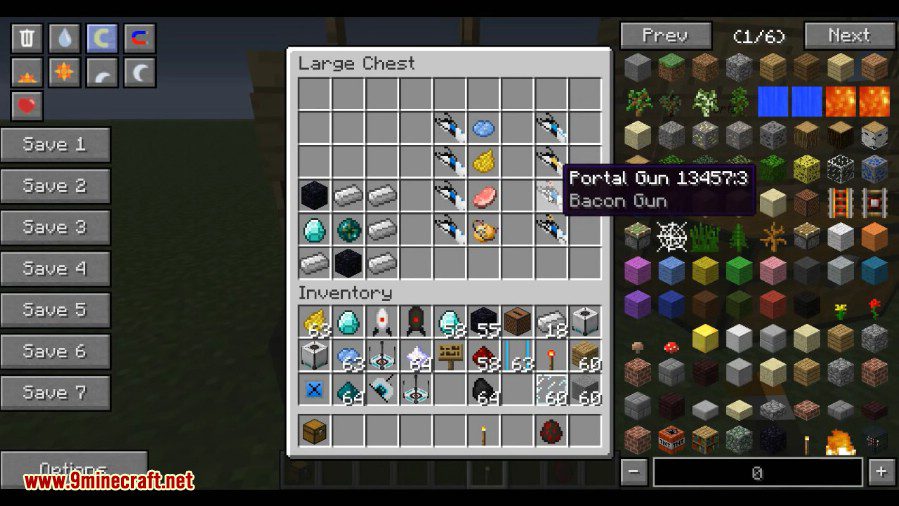Grab the TNT block from item panel
The height and width of the screenshot is (506, 899).
pos(672,439)
